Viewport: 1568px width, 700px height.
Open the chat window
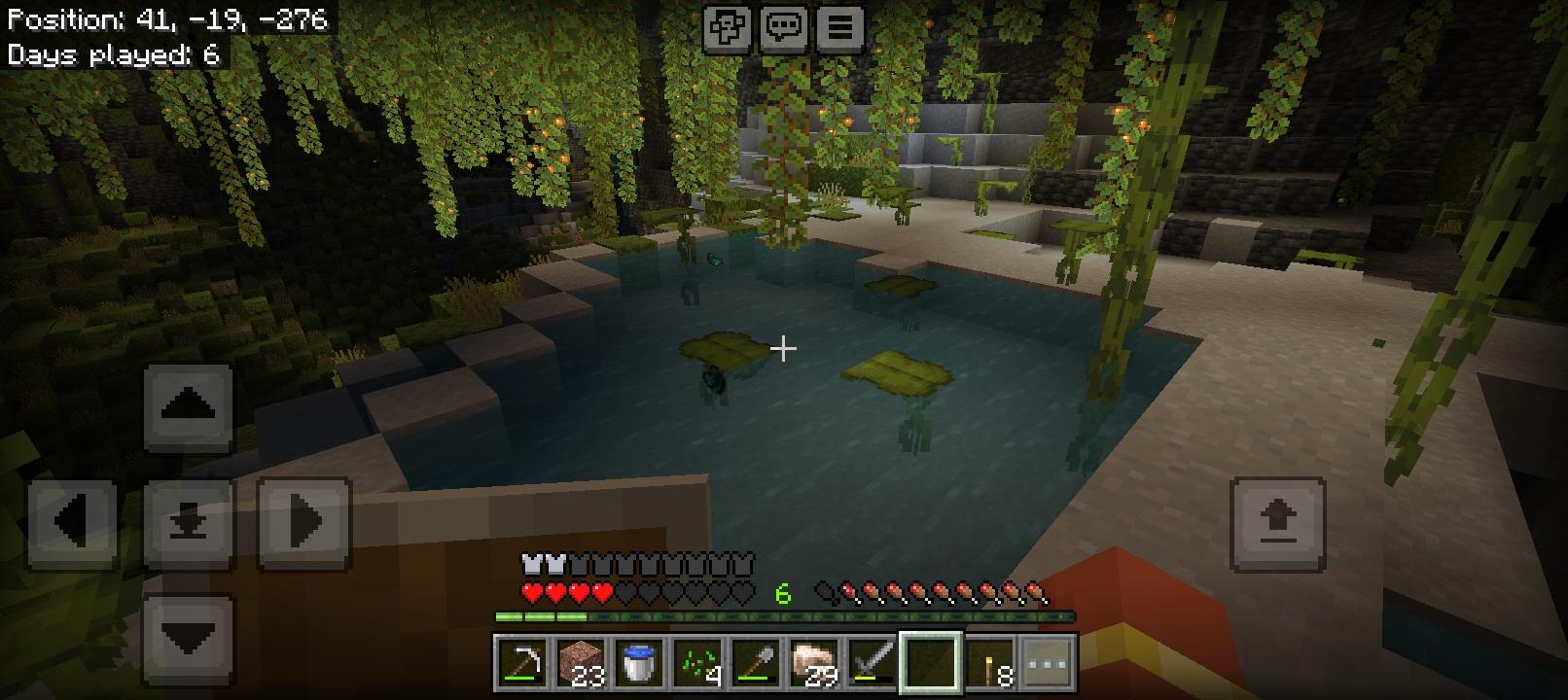click(x=785, y=27)
